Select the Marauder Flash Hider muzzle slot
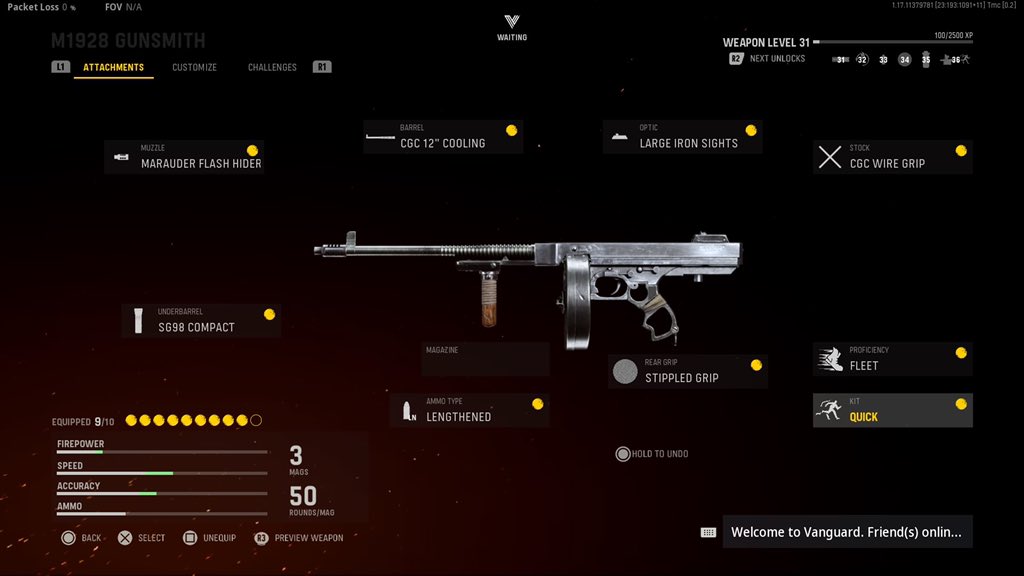The height and width of the screenshot is (576, 1024). (x=184, y=157)
